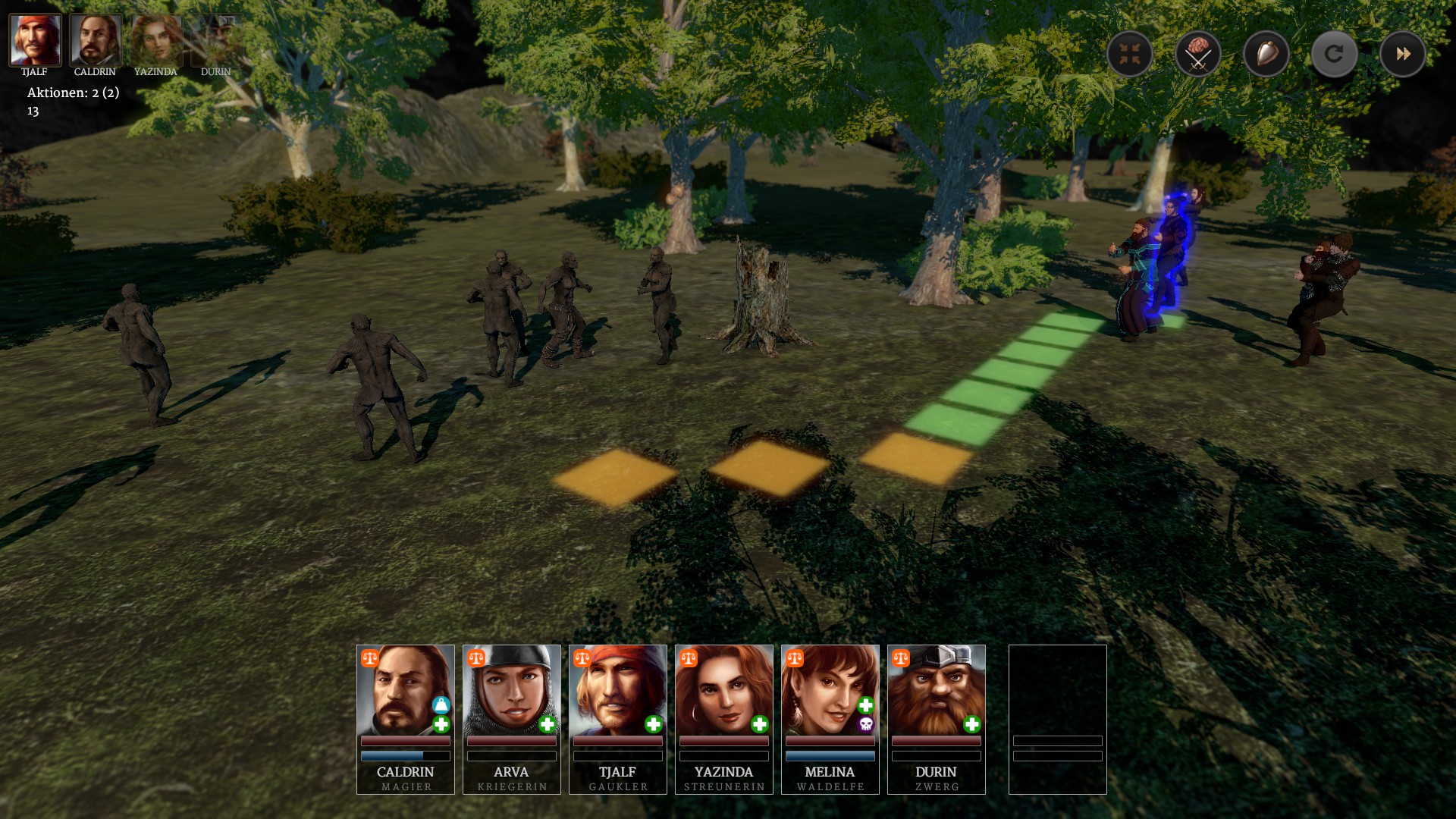This screenshot has width=1456, height=819.
Task: Click the green plus on Arva's card
Action: click(x=547, y=725)
